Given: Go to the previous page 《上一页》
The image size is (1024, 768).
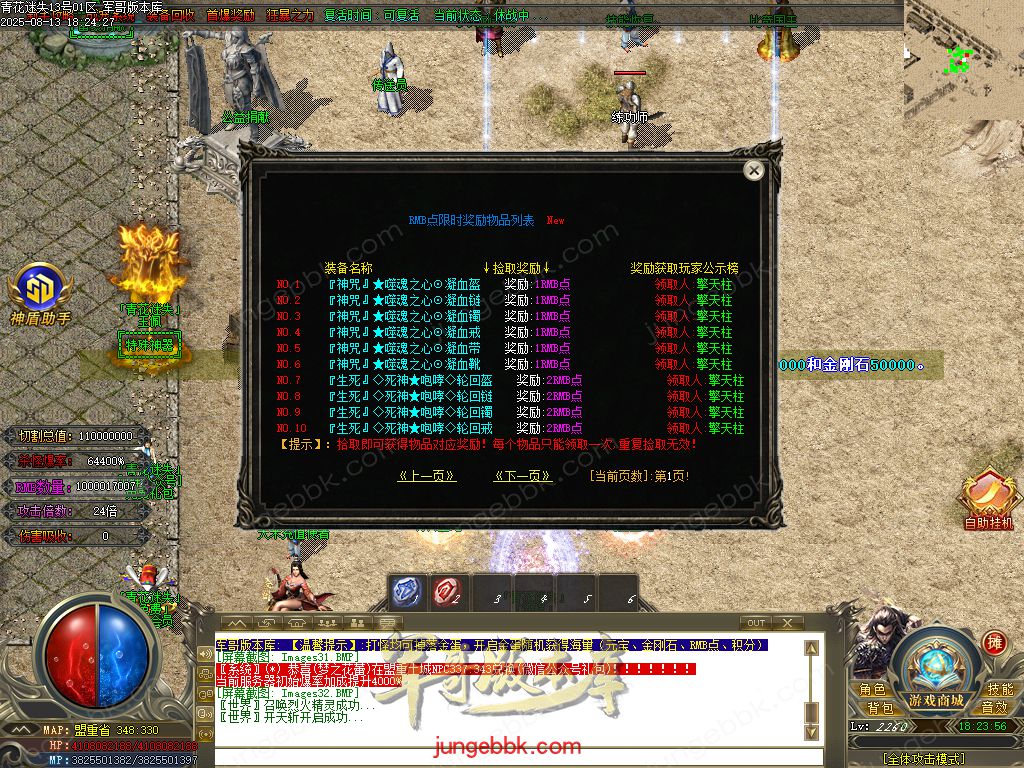Looking at the screenshot, I should pos(427,476).
